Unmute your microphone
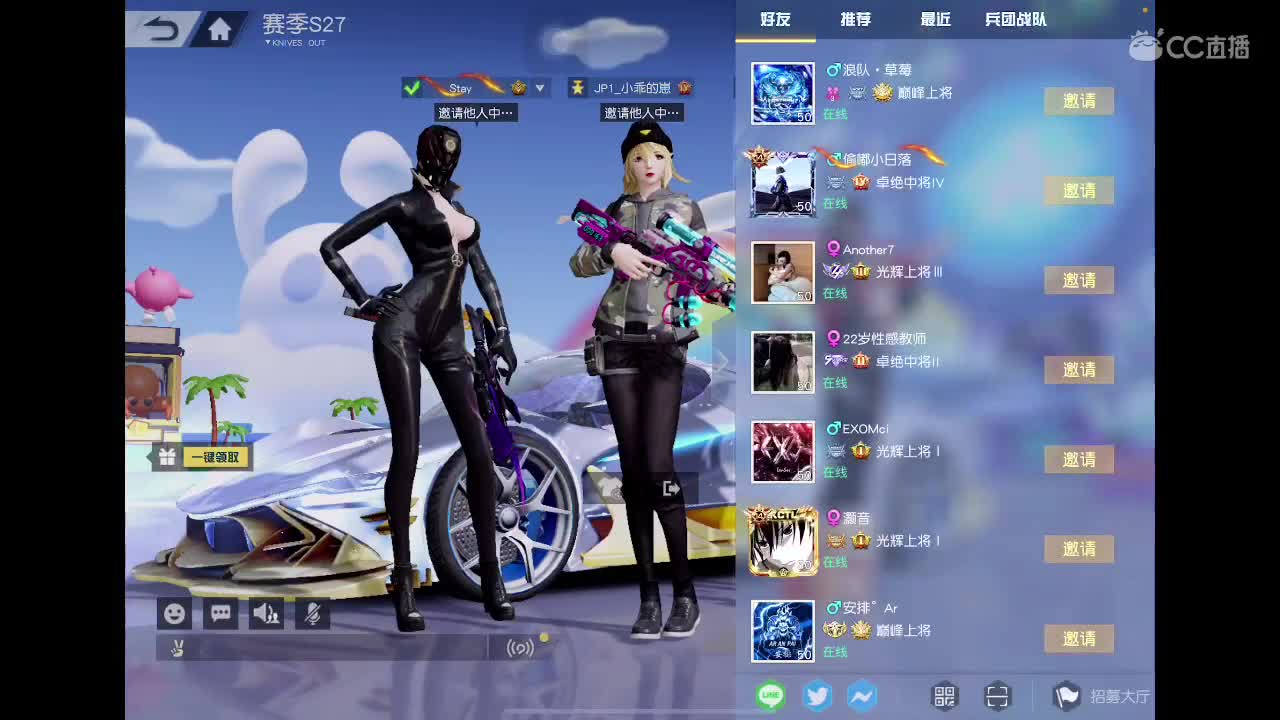Screen dimensions: 1280x720 click(x=312, y=613)
